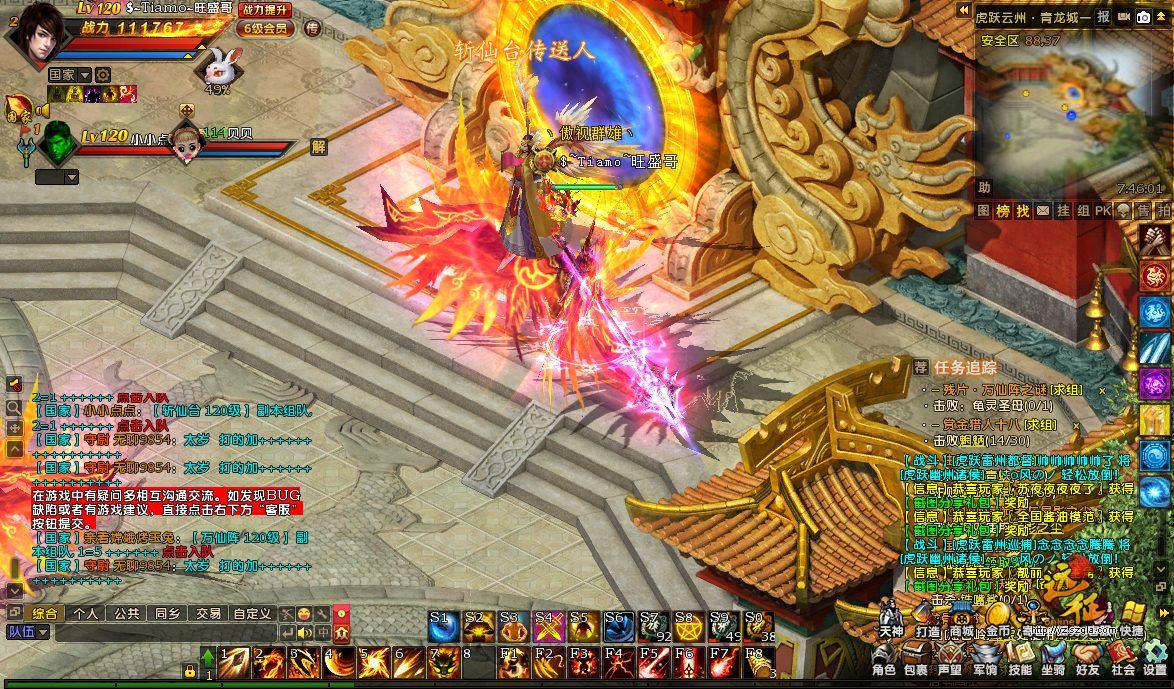Screen dimensions: 1174x689
Task: Open the chat emoji picker
Action: pos(303,613)
